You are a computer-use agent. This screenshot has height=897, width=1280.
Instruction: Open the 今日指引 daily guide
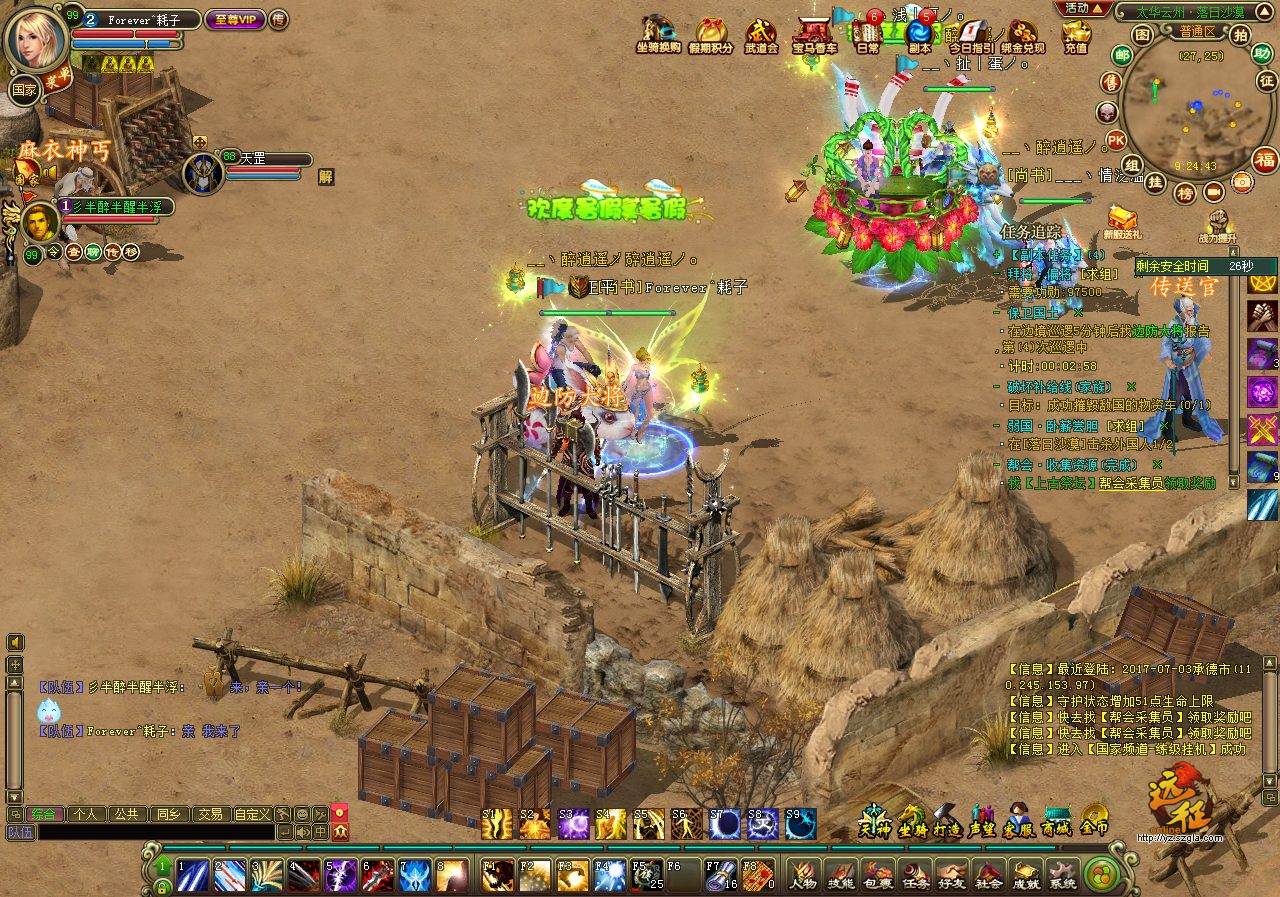click(971, 36)
